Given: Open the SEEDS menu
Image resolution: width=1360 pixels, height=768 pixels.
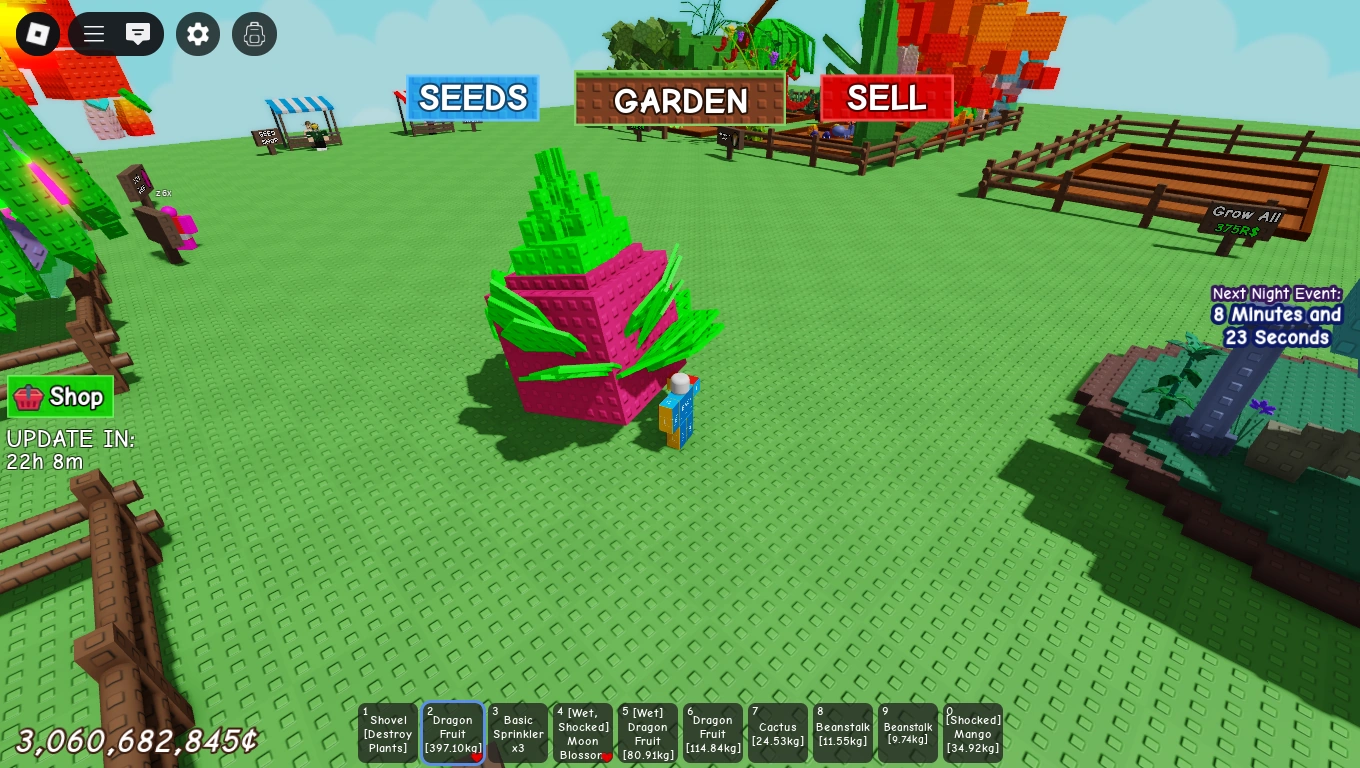Looking at the screenshot, I should pos(471,98).
